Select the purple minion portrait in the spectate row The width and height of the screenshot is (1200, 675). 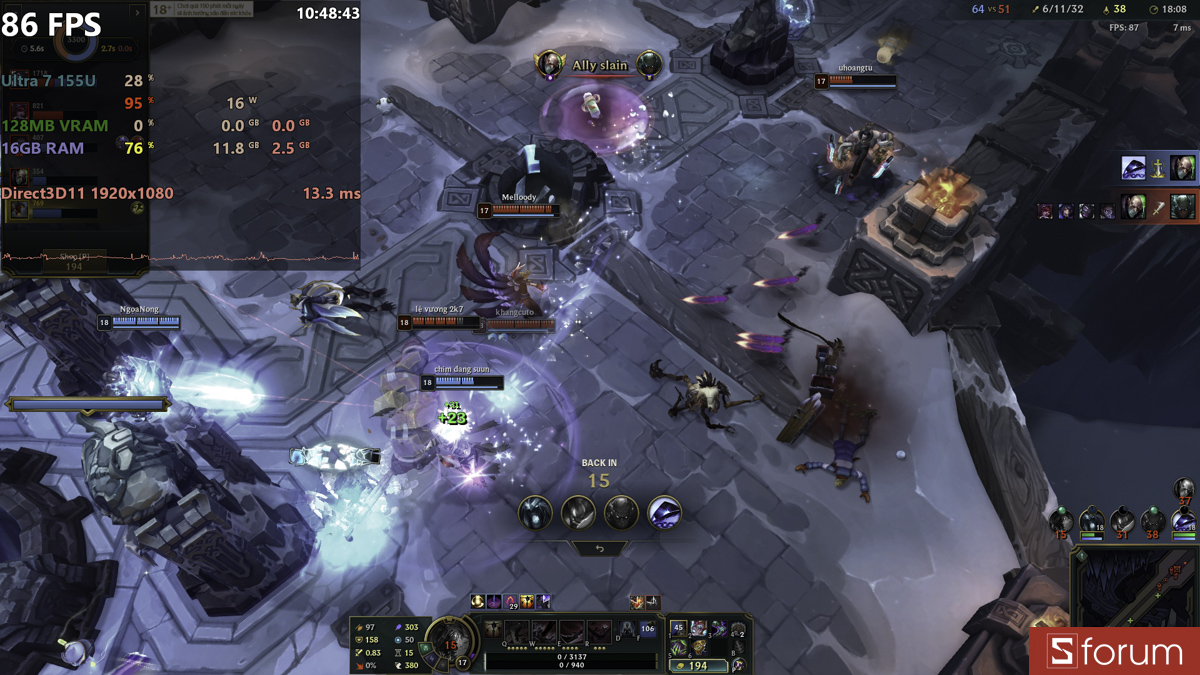tap(664, 513)
